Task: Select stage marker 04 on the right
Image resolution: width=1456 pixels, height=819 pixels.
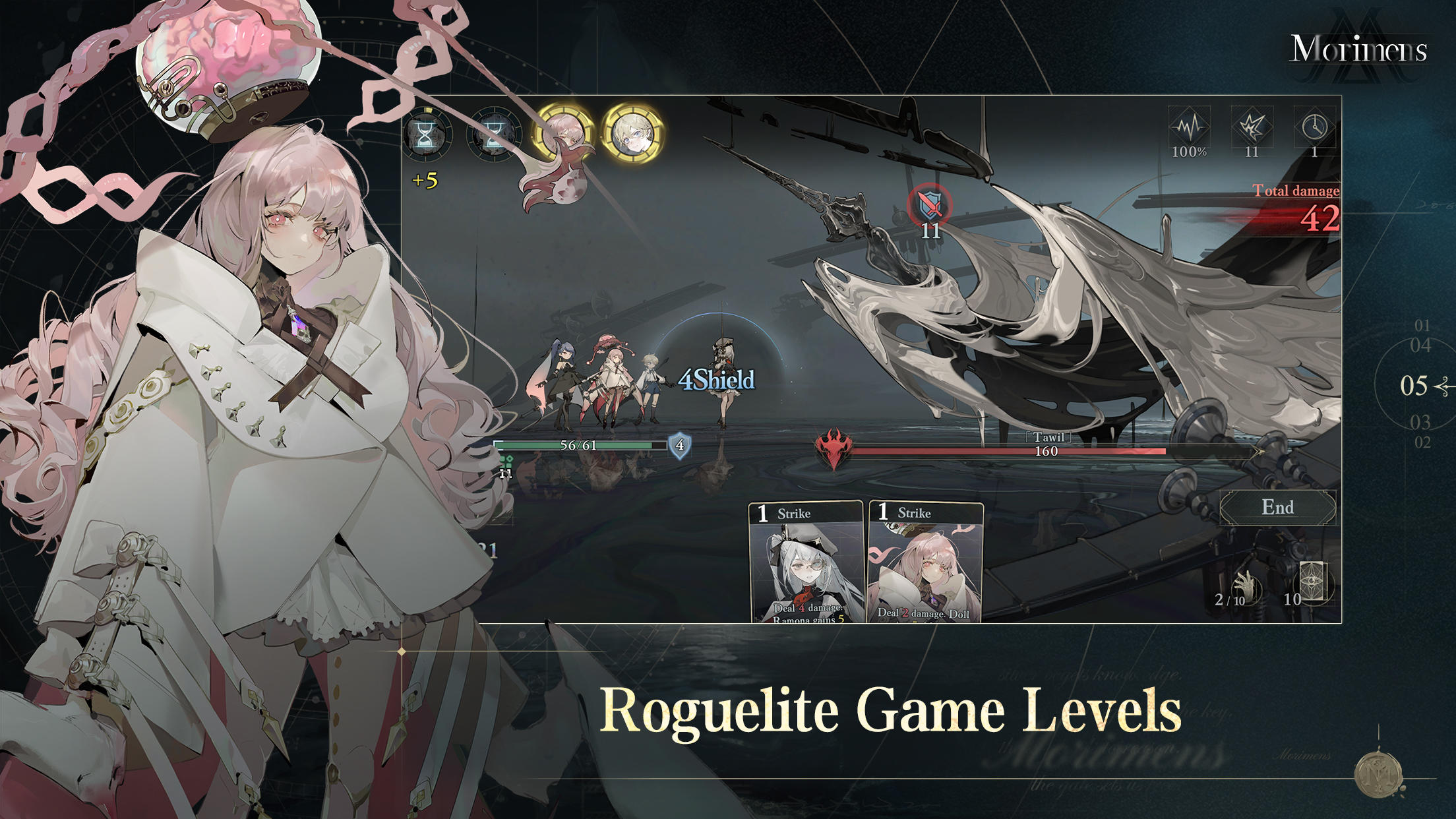Action: click(1420, 345)
